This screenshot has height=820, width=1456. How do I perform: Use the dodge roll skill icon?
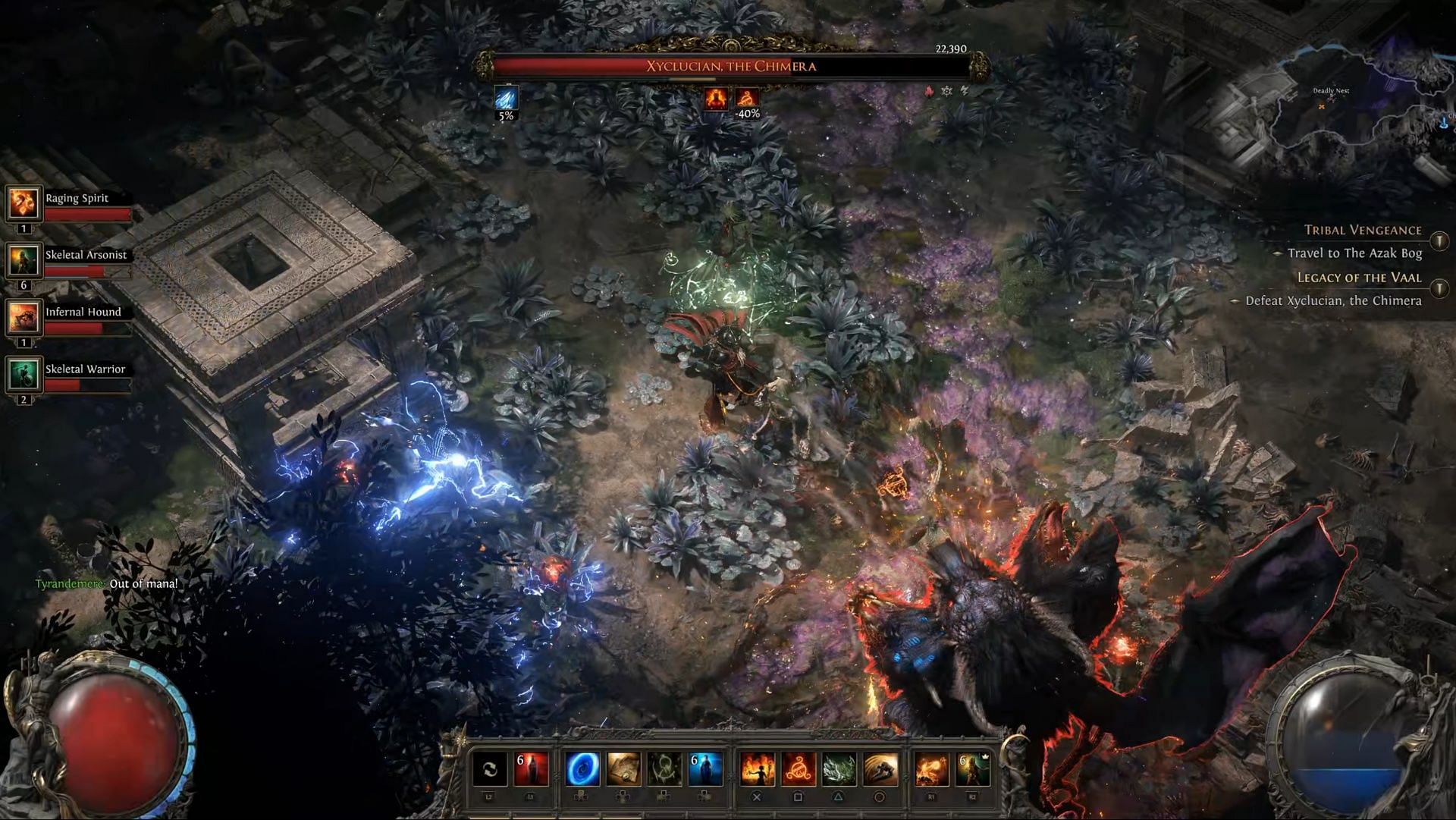click(880, 769)
